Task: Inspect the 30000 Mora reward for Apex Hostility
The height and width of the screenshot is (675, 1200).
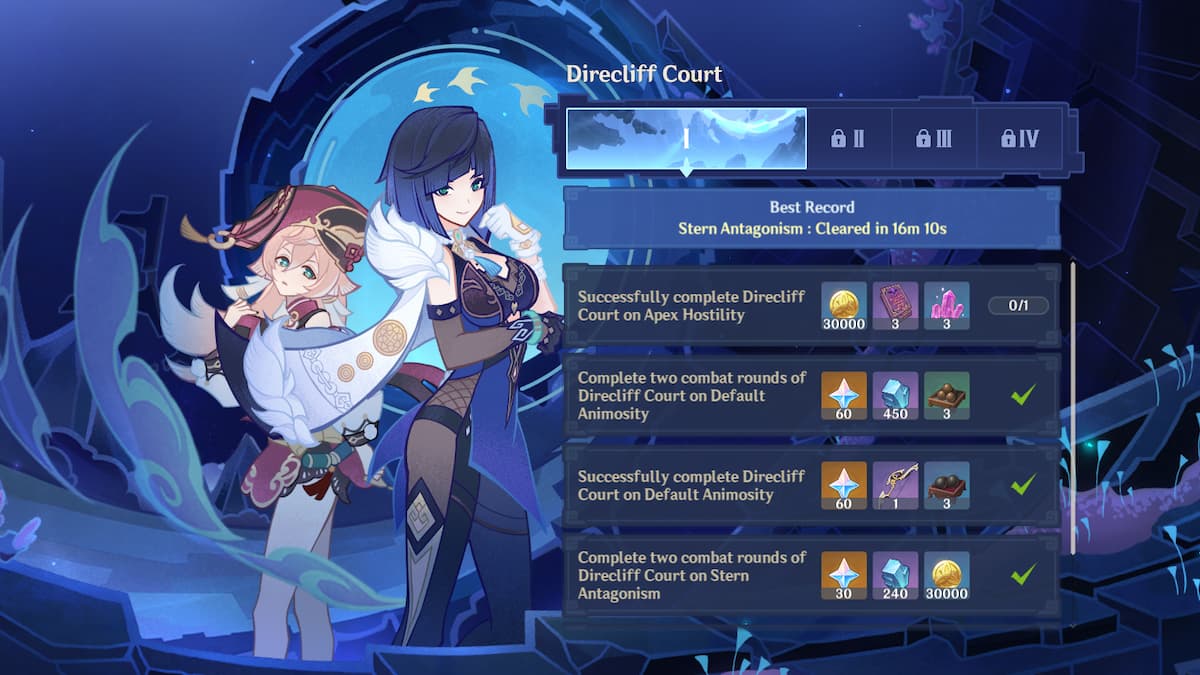Action: coord(844,305)
